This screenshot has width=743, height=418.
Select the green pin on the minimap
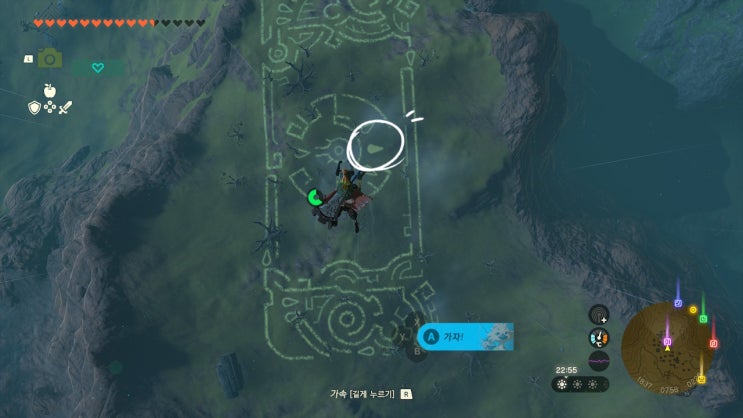(703, 319)
